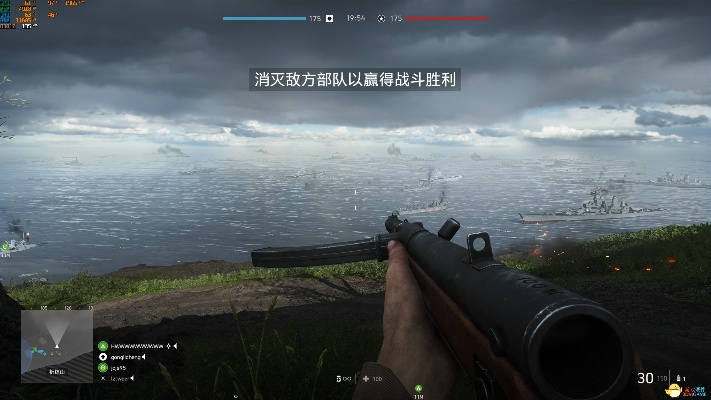Click the blue team faction emblem
Image resolution: width=711 pixels, height=400 pixels.
330,18
